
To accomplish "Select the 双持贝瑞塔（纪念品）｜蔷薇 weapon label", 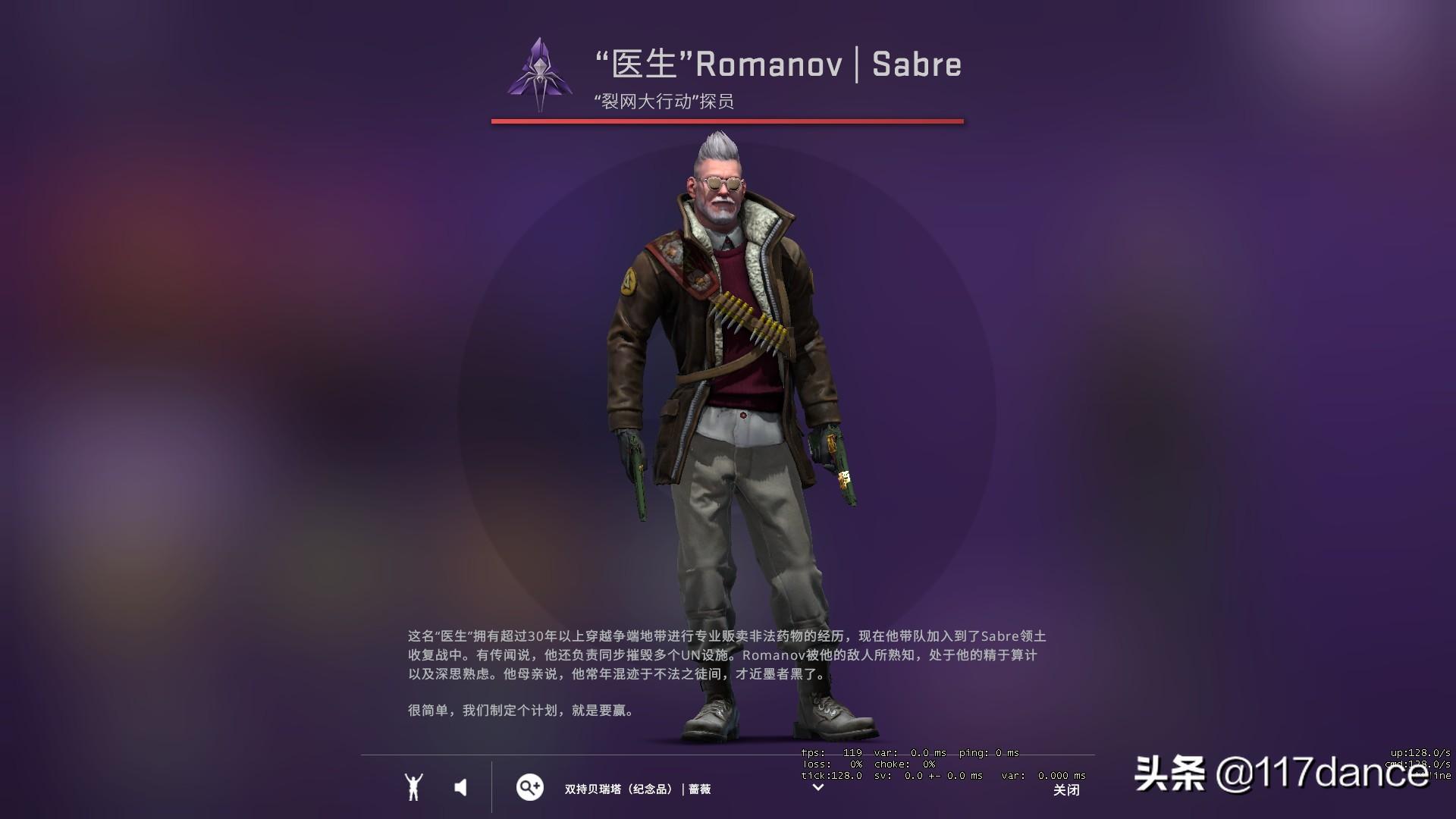I will (635, 789).
